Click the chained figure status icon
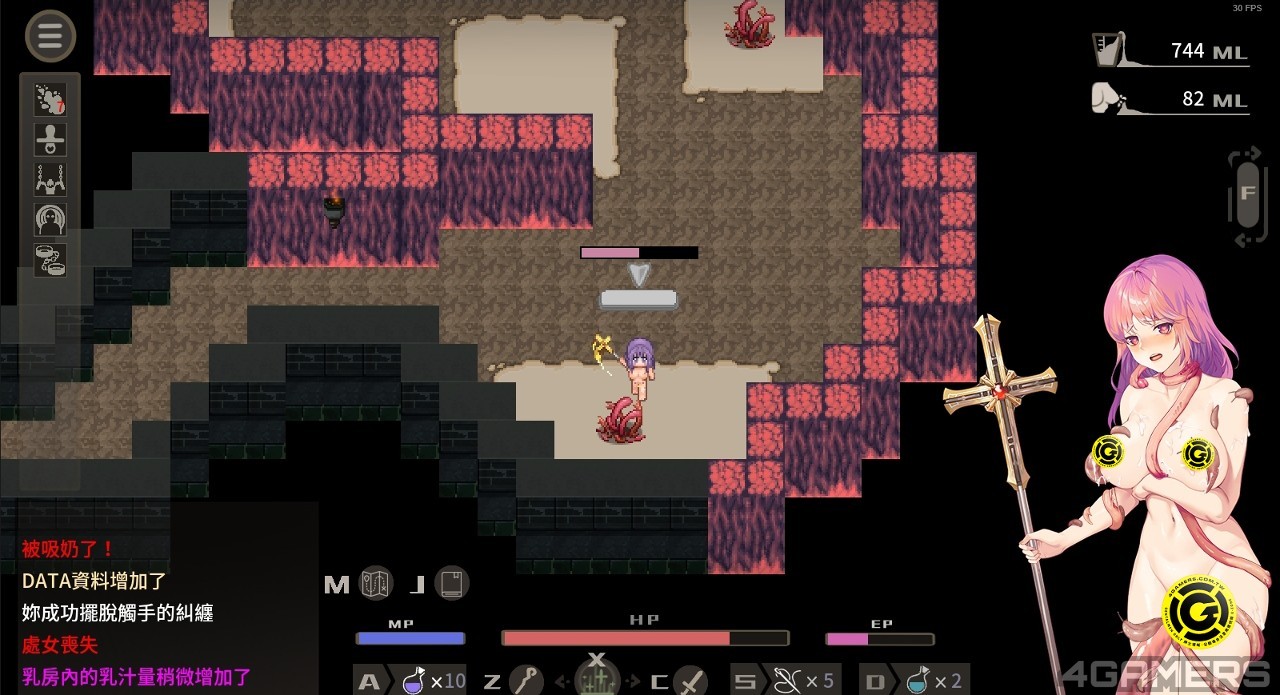Screen dimensions: 1280x695 click(x=50, y=179)
